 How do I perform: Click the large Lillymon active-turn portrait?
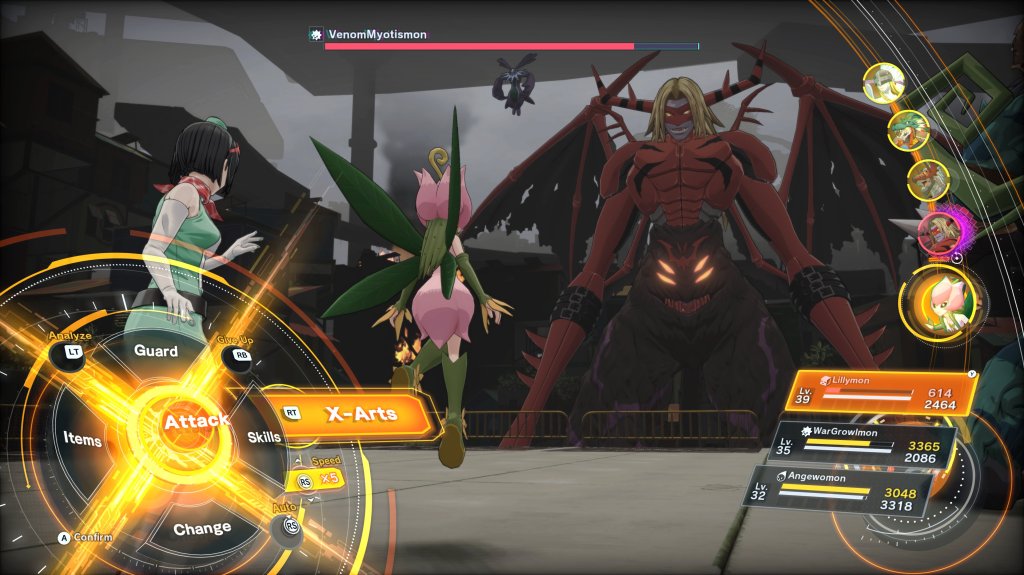click(x=941, y=299)
